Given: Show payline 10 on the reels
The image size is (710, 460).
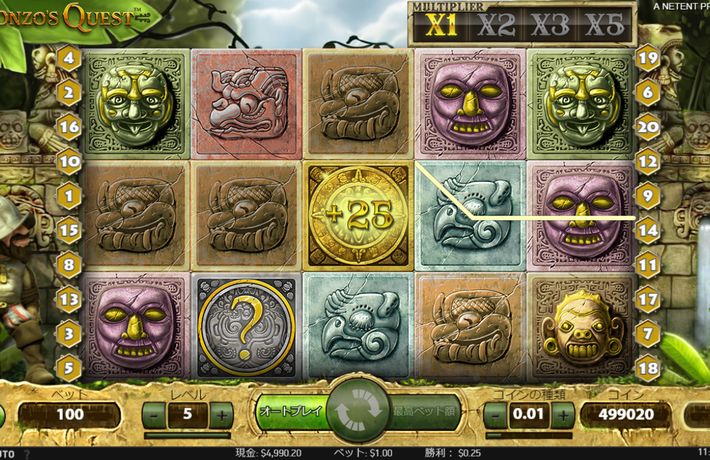Looking at the screenshot, I should [x=69, y=160].
